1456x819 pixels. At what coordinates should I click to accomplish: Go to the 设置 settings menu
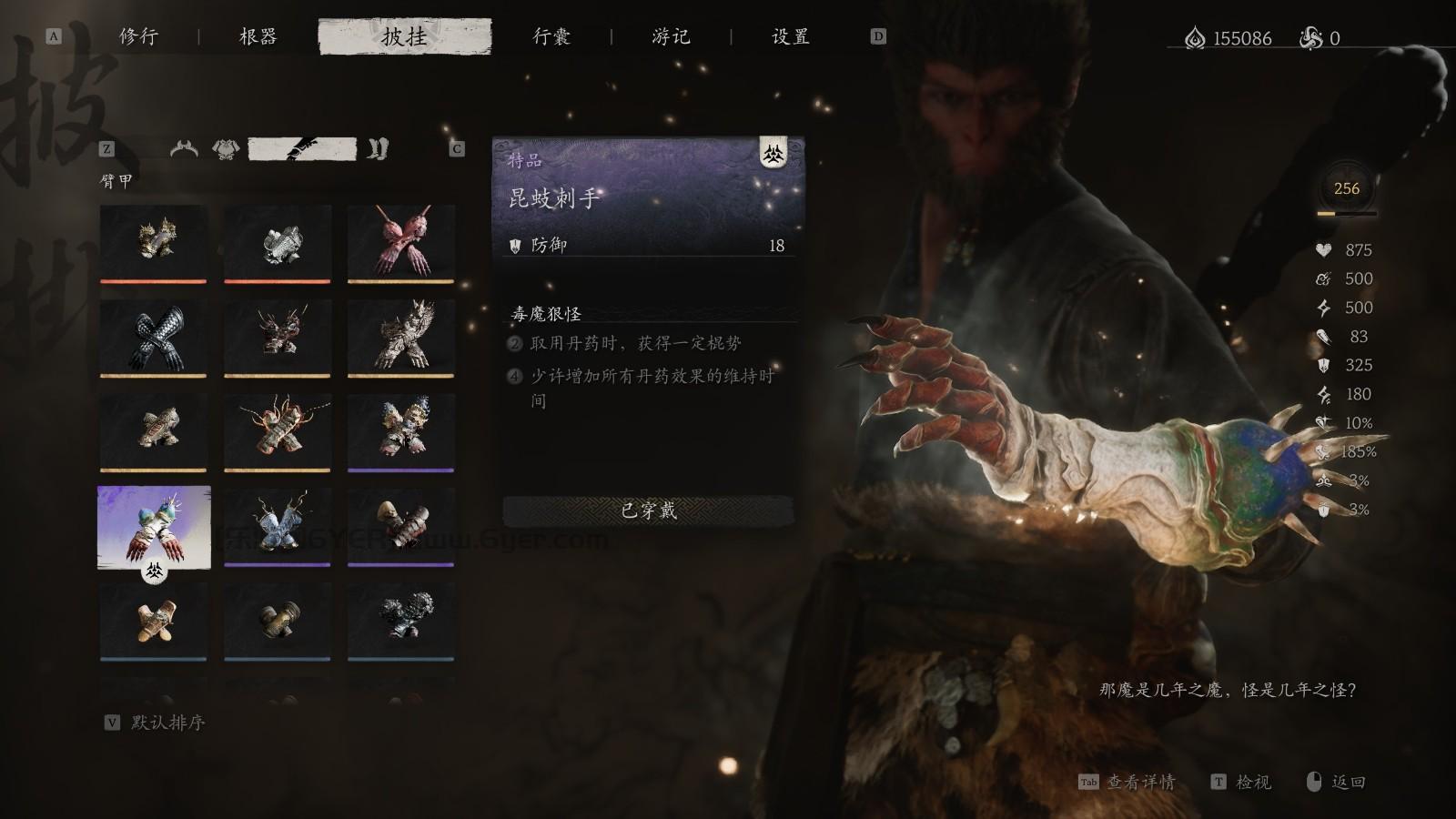(788, 37)
